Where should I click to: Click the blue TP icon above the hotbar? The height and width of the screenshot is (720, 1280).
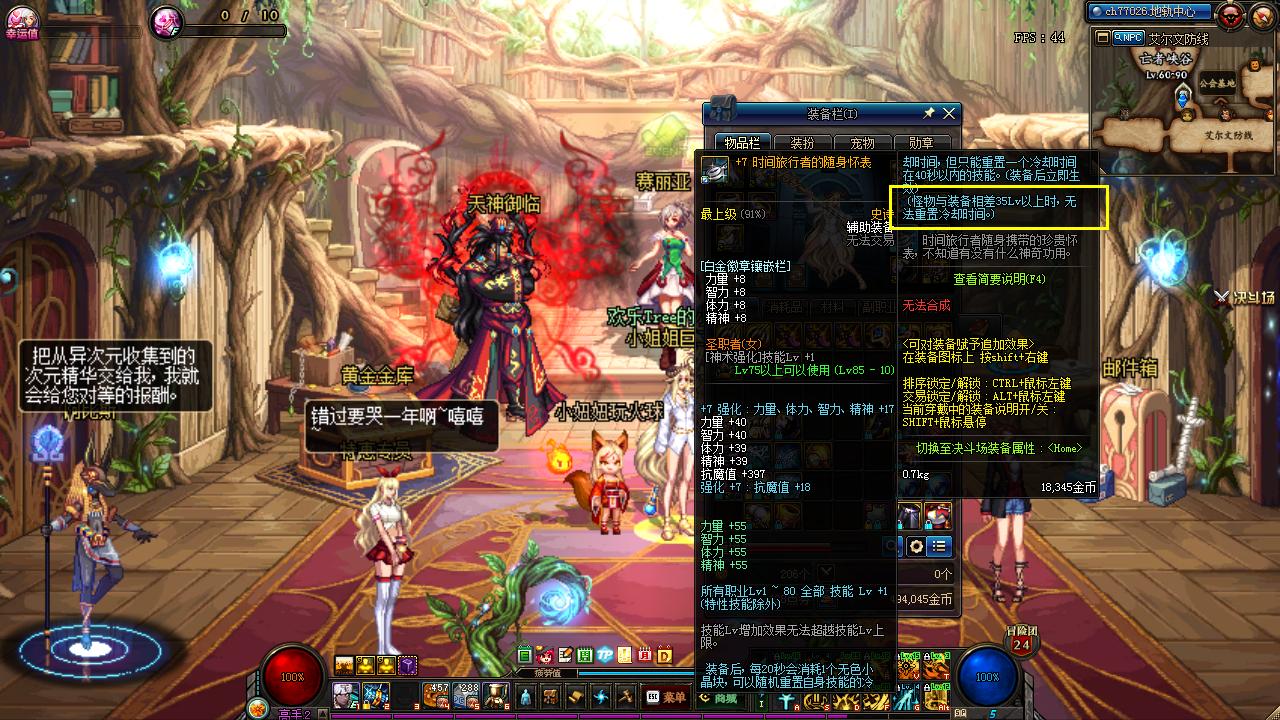pyautogui.click(x=604, y=656)
